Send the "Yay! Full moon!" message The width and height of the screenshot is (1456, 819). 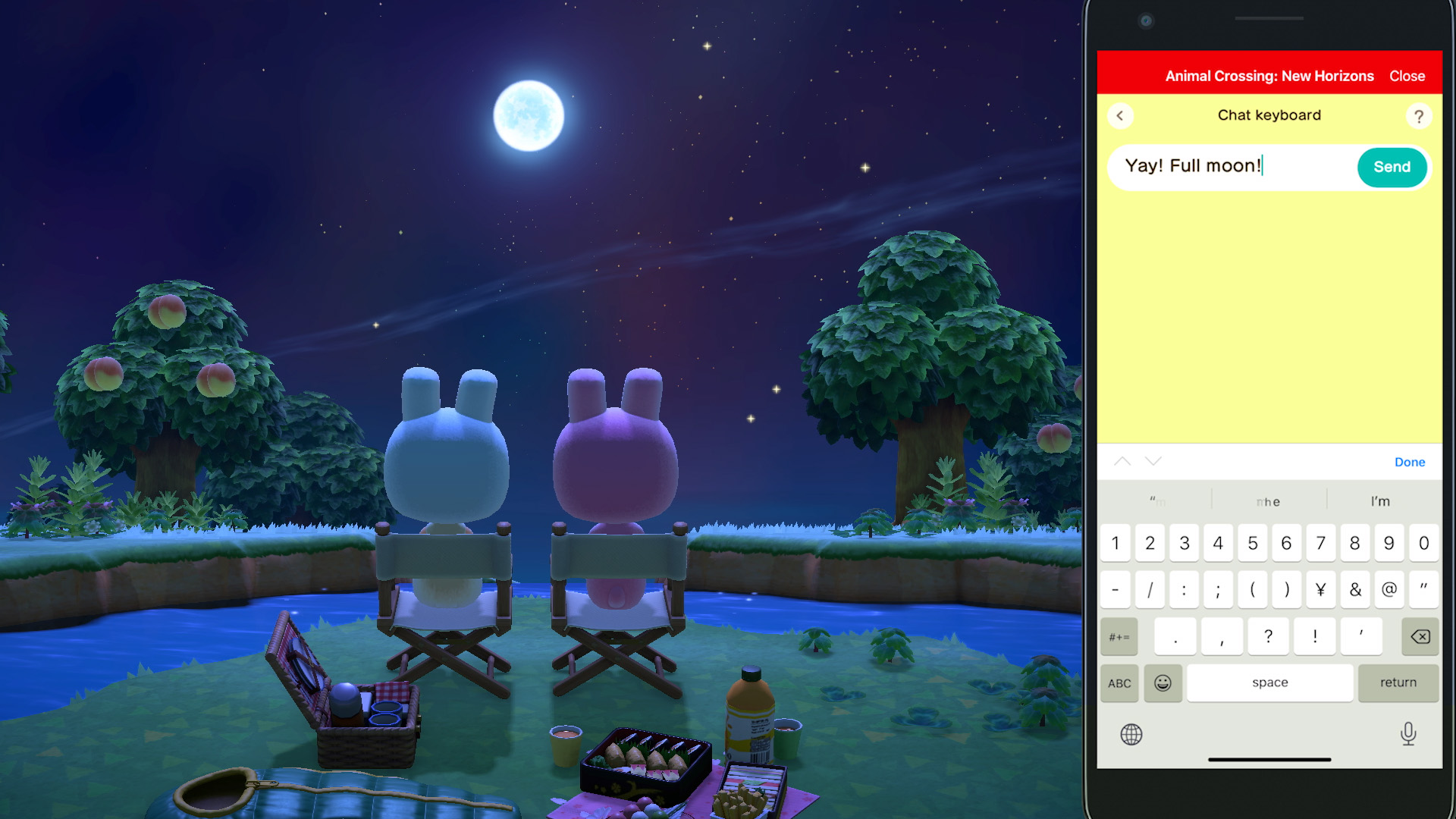tap(1392, 167)
